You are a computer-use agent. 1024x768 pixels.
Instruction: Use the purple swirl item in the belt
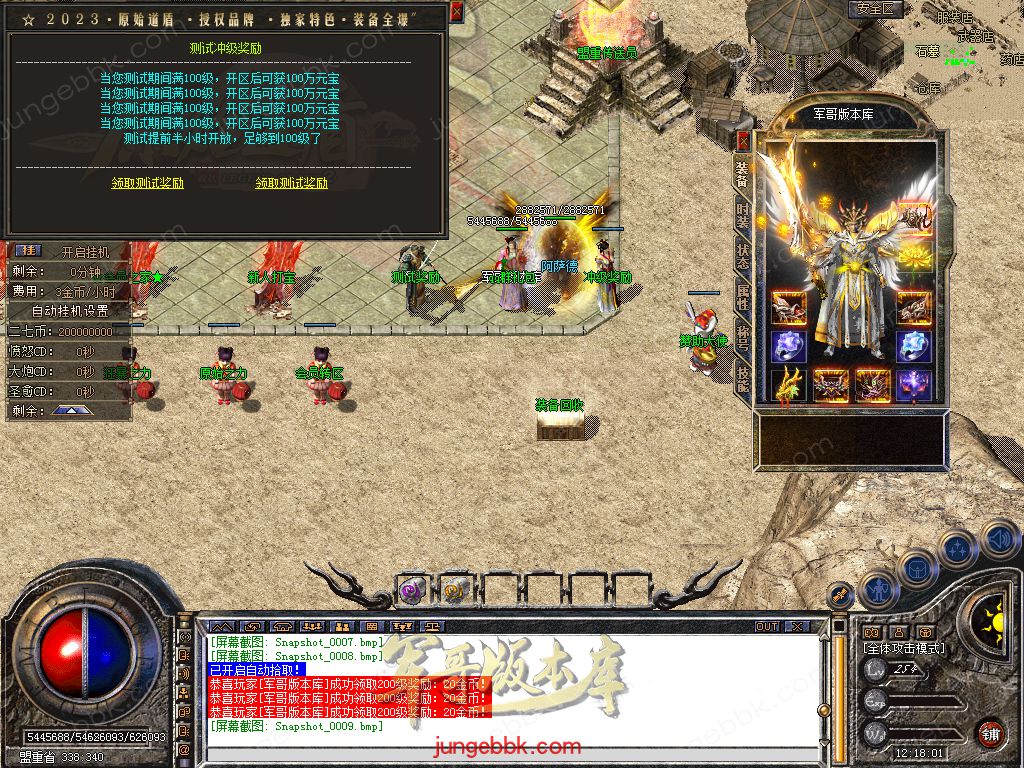412,591
